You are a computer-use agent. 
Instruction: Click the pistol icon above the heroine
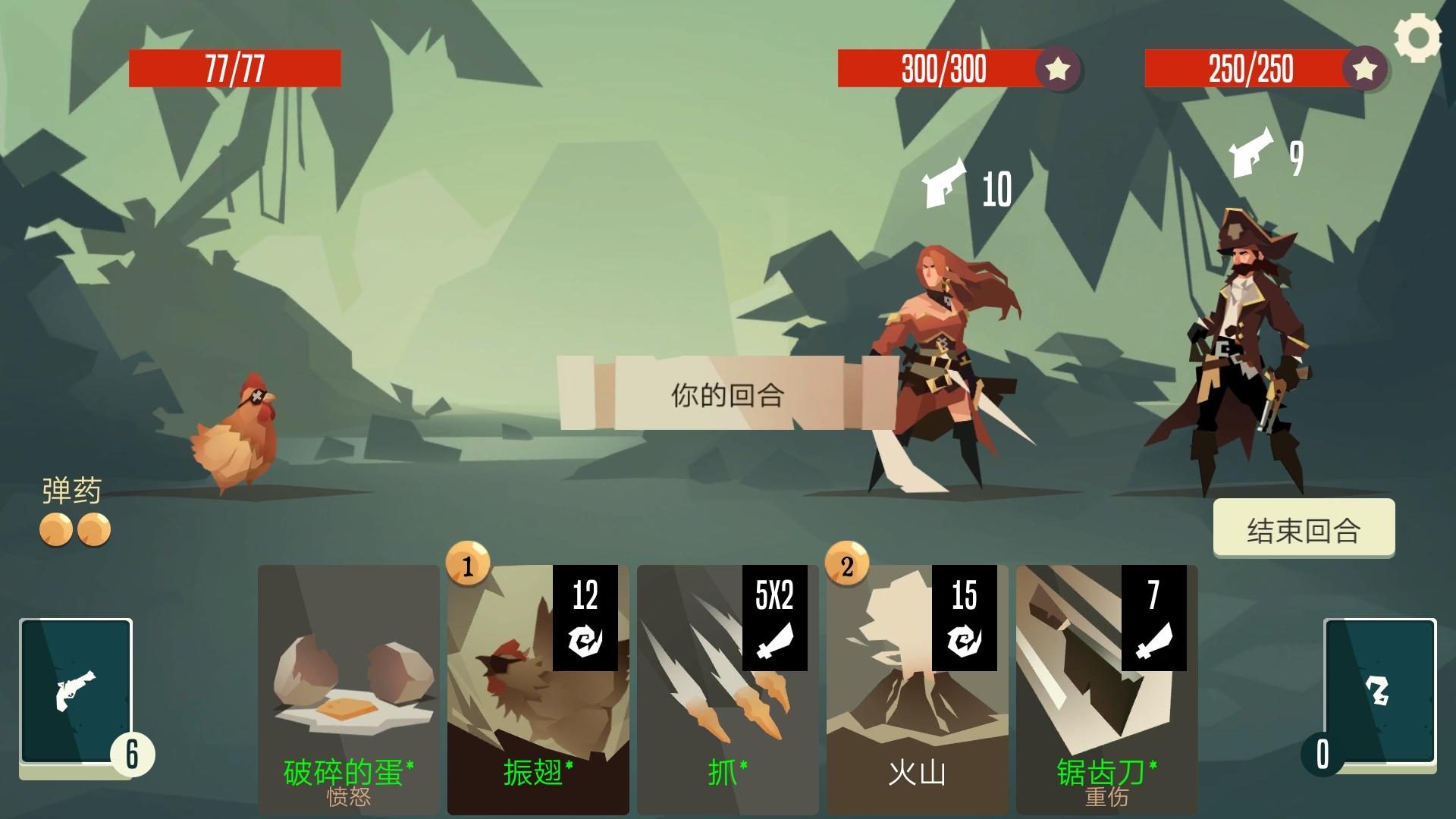click(x=943, y=182)
